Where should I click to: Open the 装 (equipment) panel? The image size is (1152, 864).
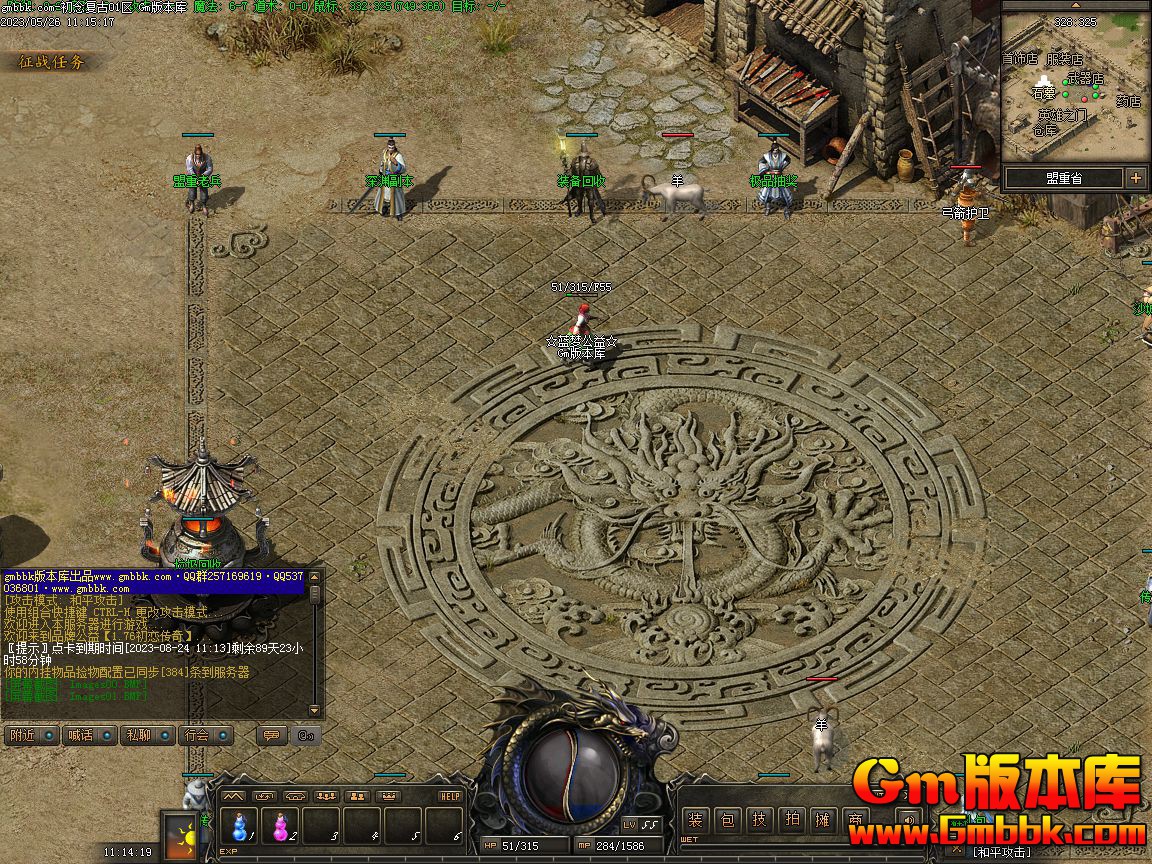click(x=696, y=821)
